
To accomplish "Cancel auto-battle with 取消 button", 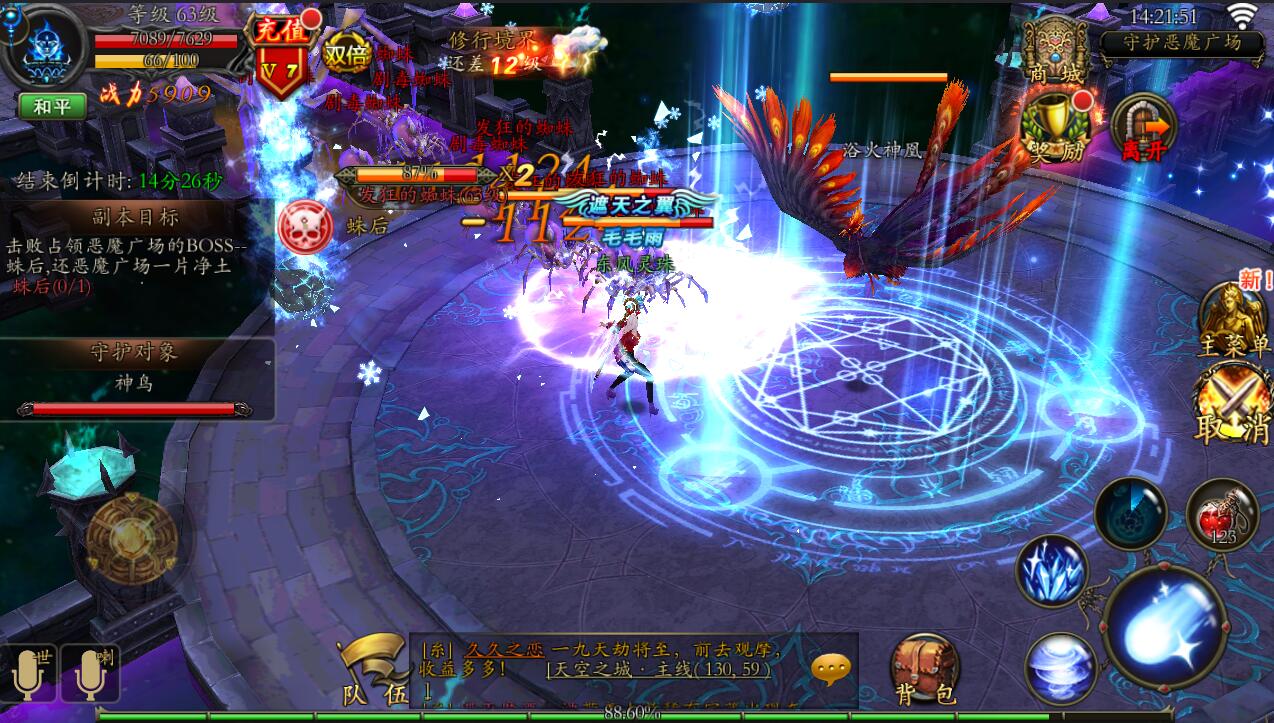I will (x=1233, y=407).
